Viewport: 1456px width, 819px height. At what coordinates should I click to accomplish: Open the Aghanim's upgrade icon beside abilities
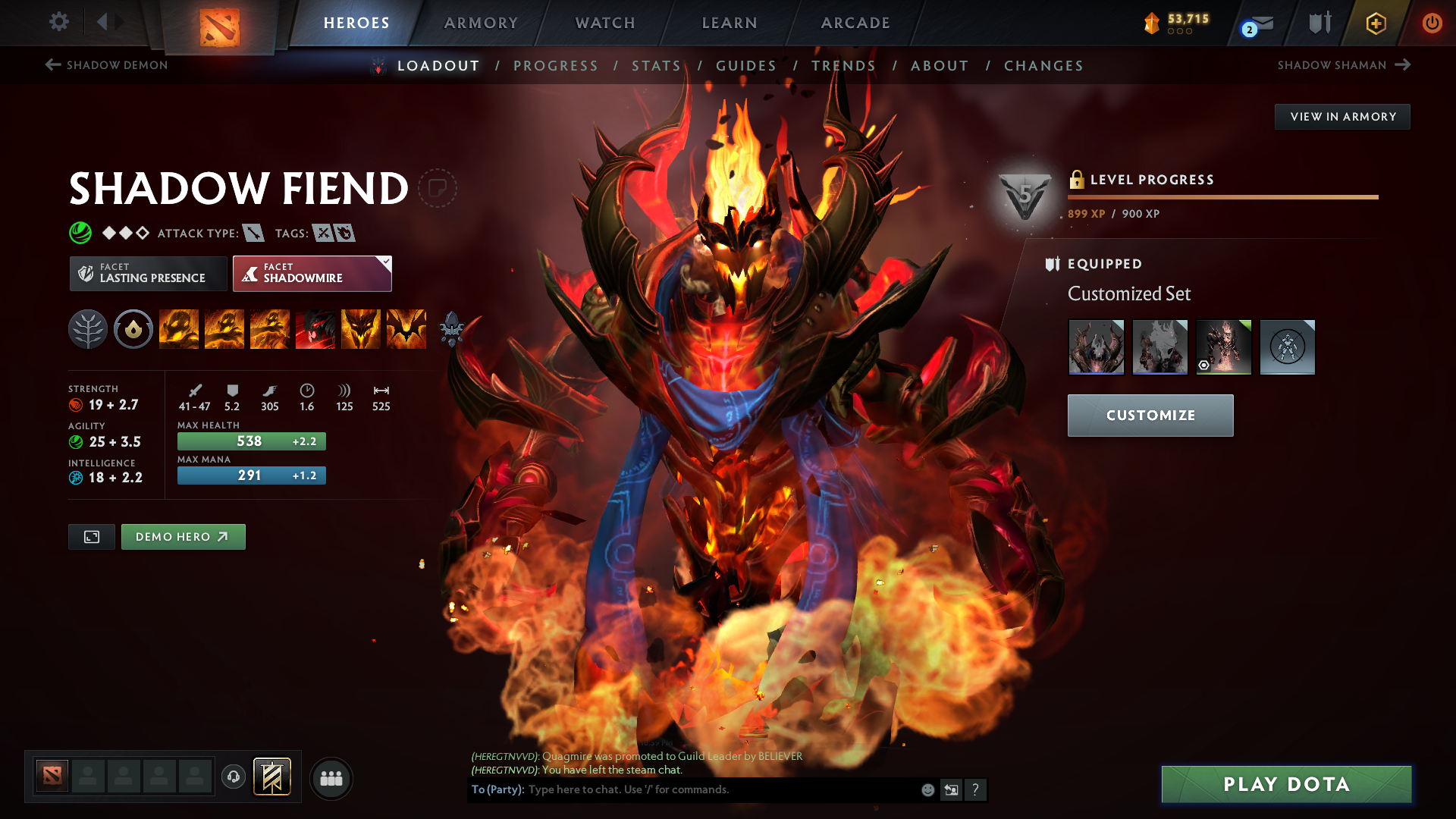[453, 329]
